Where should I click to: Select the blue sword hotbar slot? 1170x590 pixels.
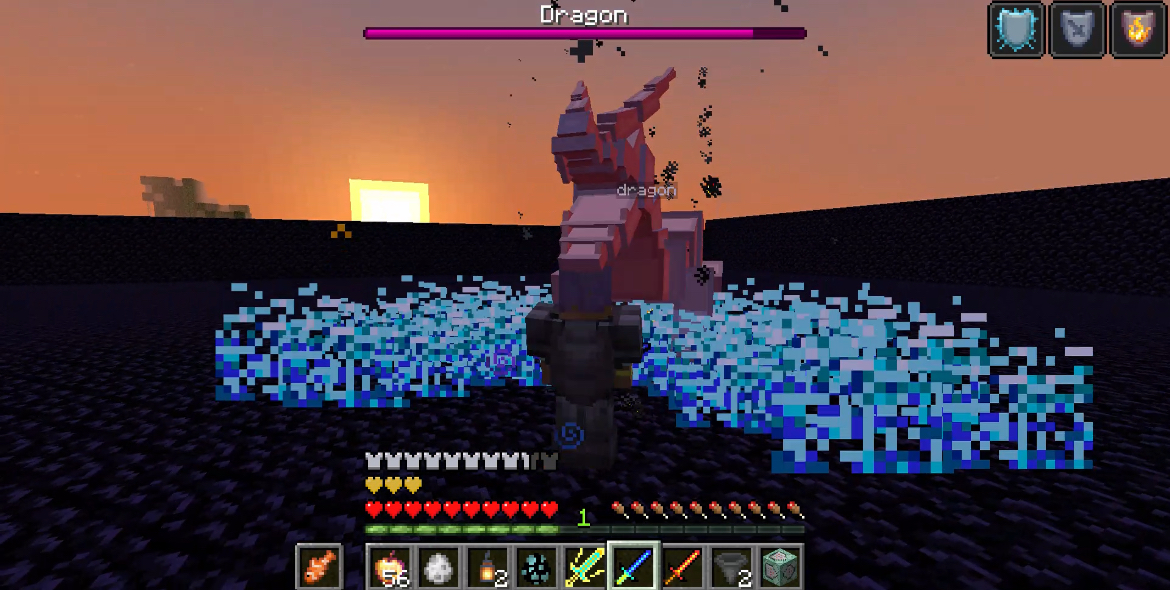(634, 567)
